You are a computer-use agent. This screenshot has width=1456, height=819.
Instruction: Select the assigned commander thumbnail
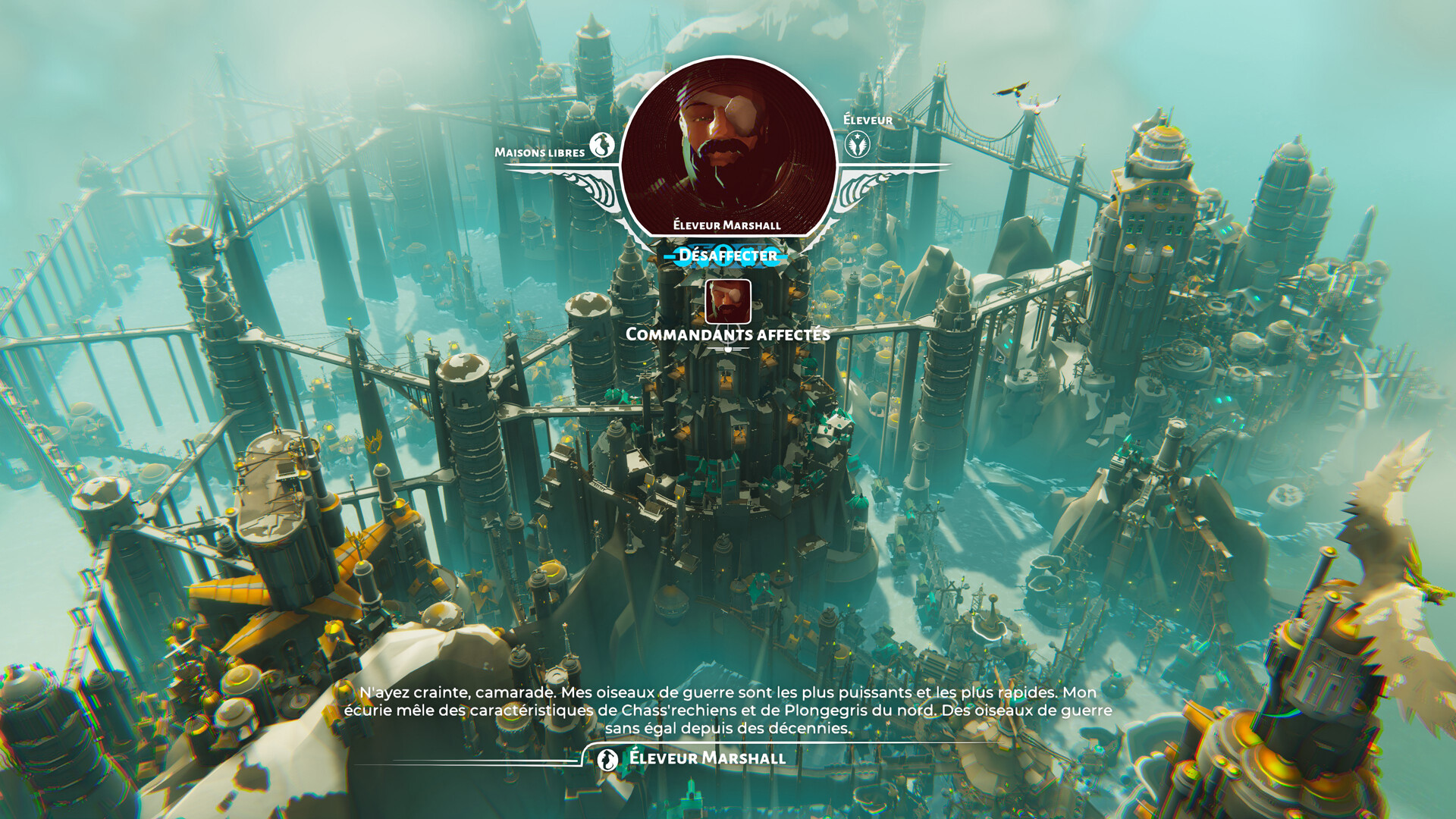point(728,301)
